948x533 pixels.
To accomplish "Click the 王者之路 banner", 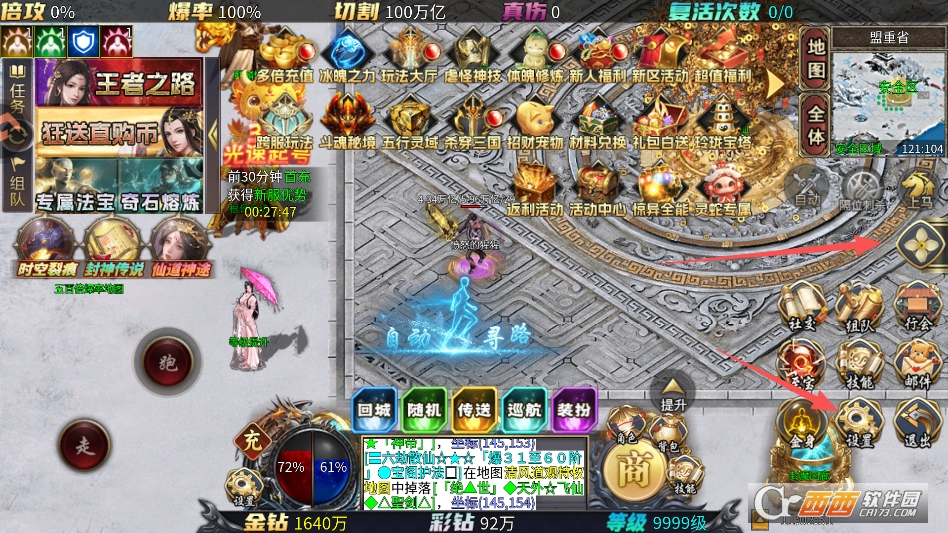I will point(119,83).
